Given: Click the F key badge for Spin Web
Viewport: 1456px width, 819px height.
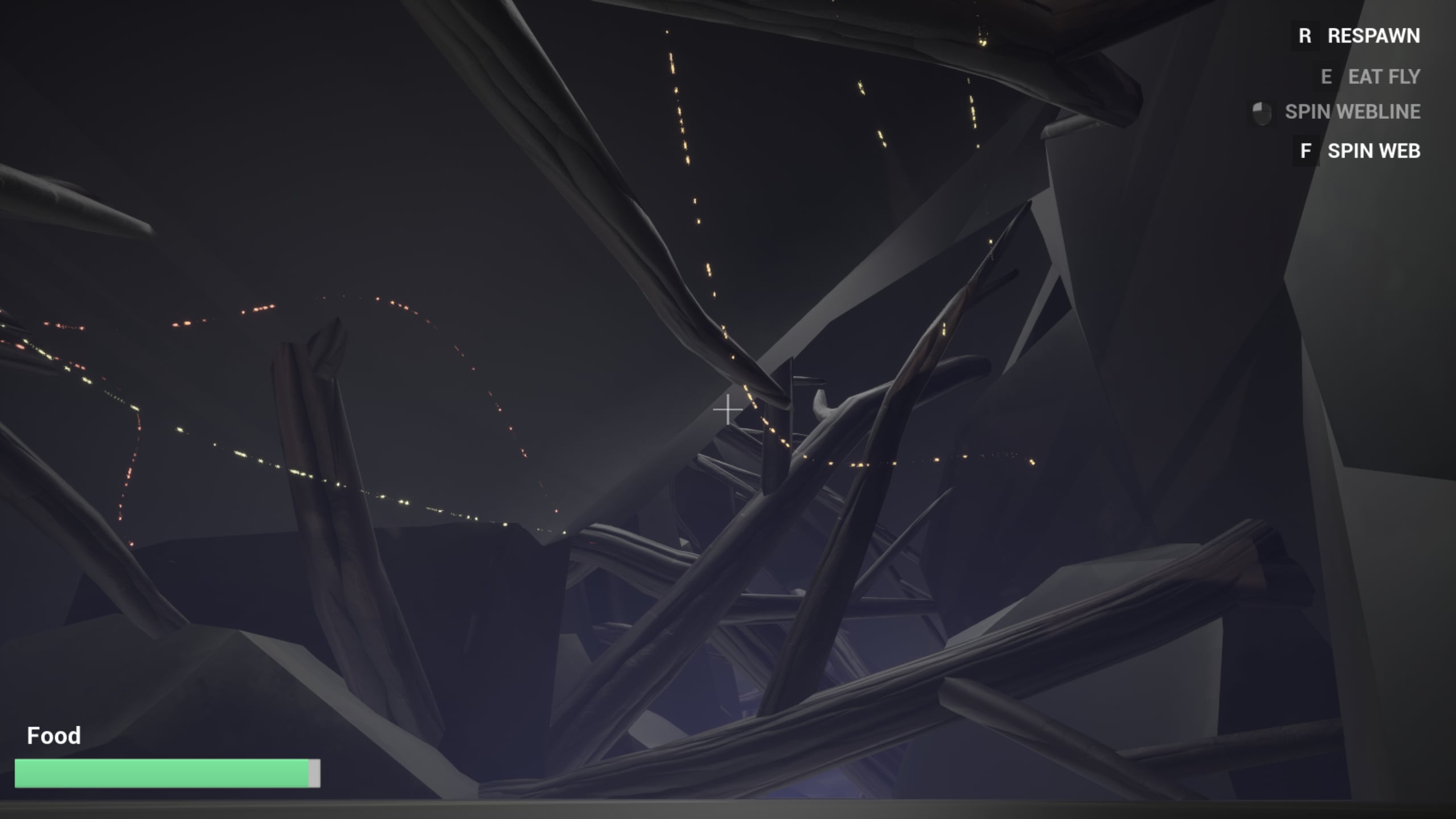Looking at the screenshot, I should [1306, 151].
